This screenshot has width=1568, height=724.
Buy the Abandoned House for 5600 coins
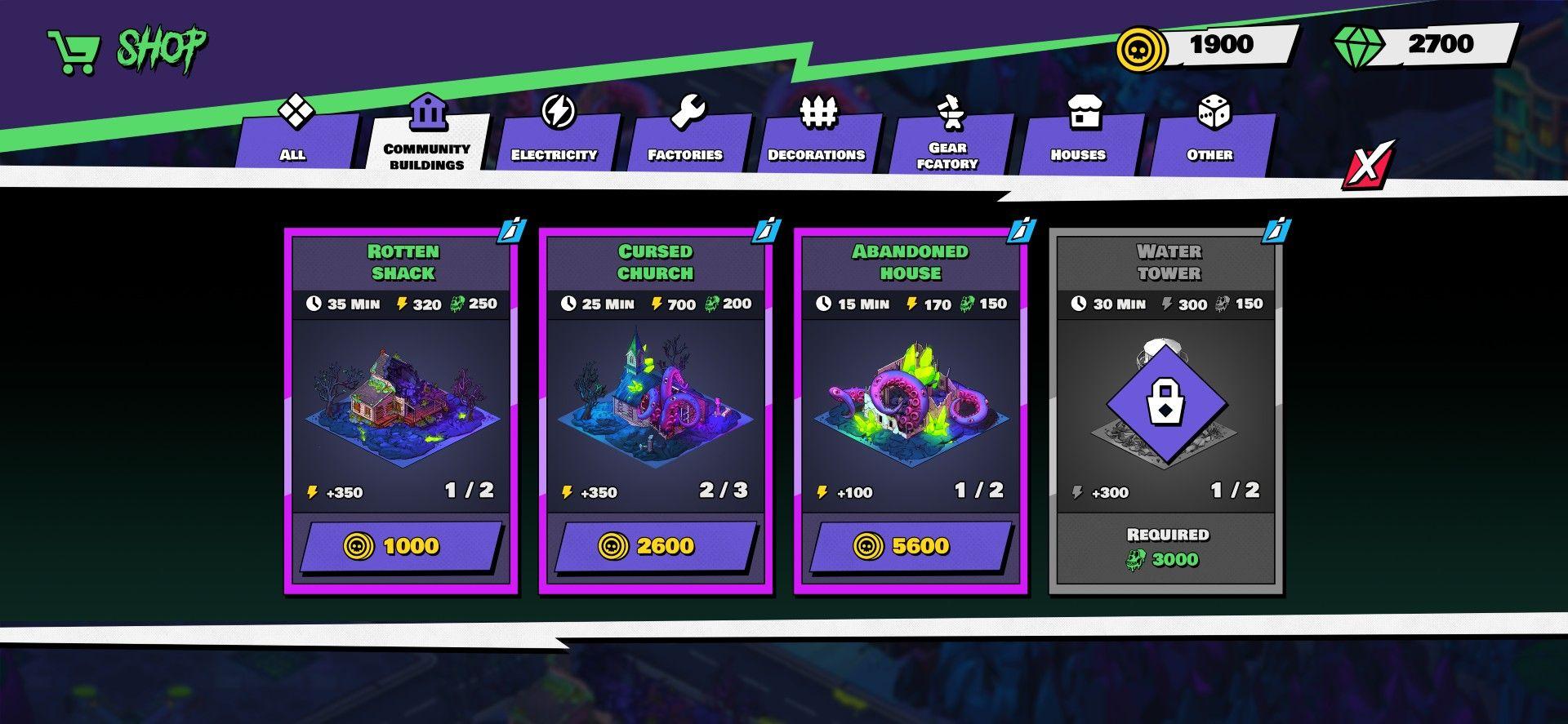point(910,546)
